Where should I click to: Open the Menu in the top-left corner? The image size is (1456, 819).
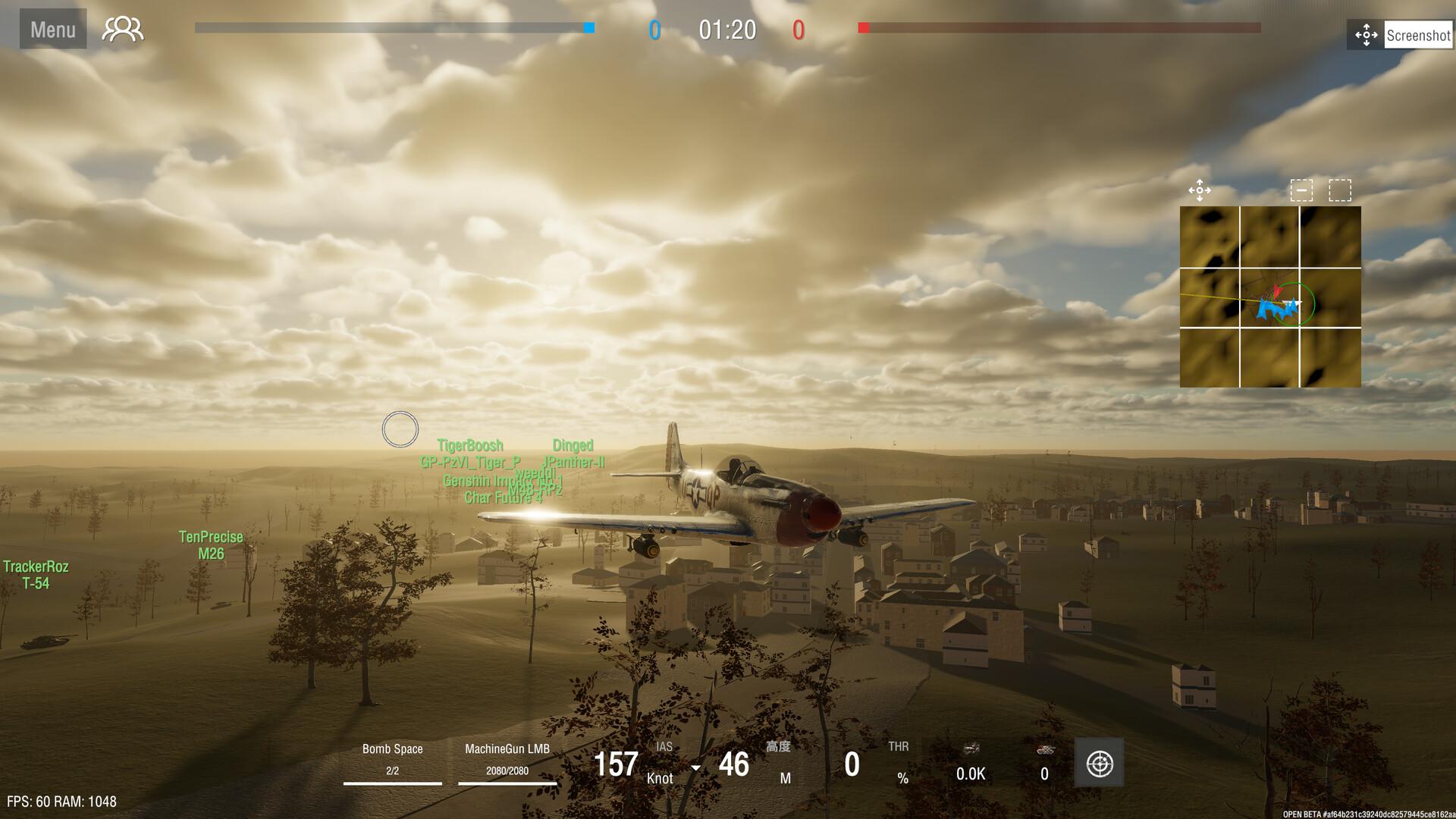click(52, 29)
